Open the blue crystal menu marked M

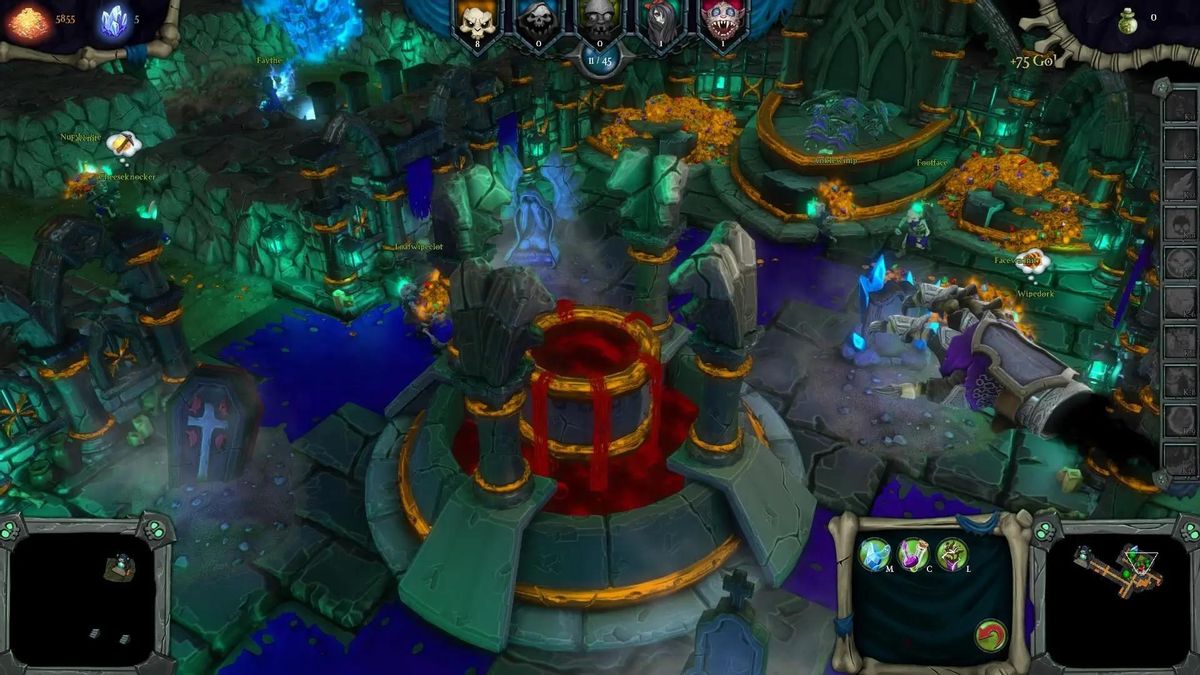coord(875,552)
